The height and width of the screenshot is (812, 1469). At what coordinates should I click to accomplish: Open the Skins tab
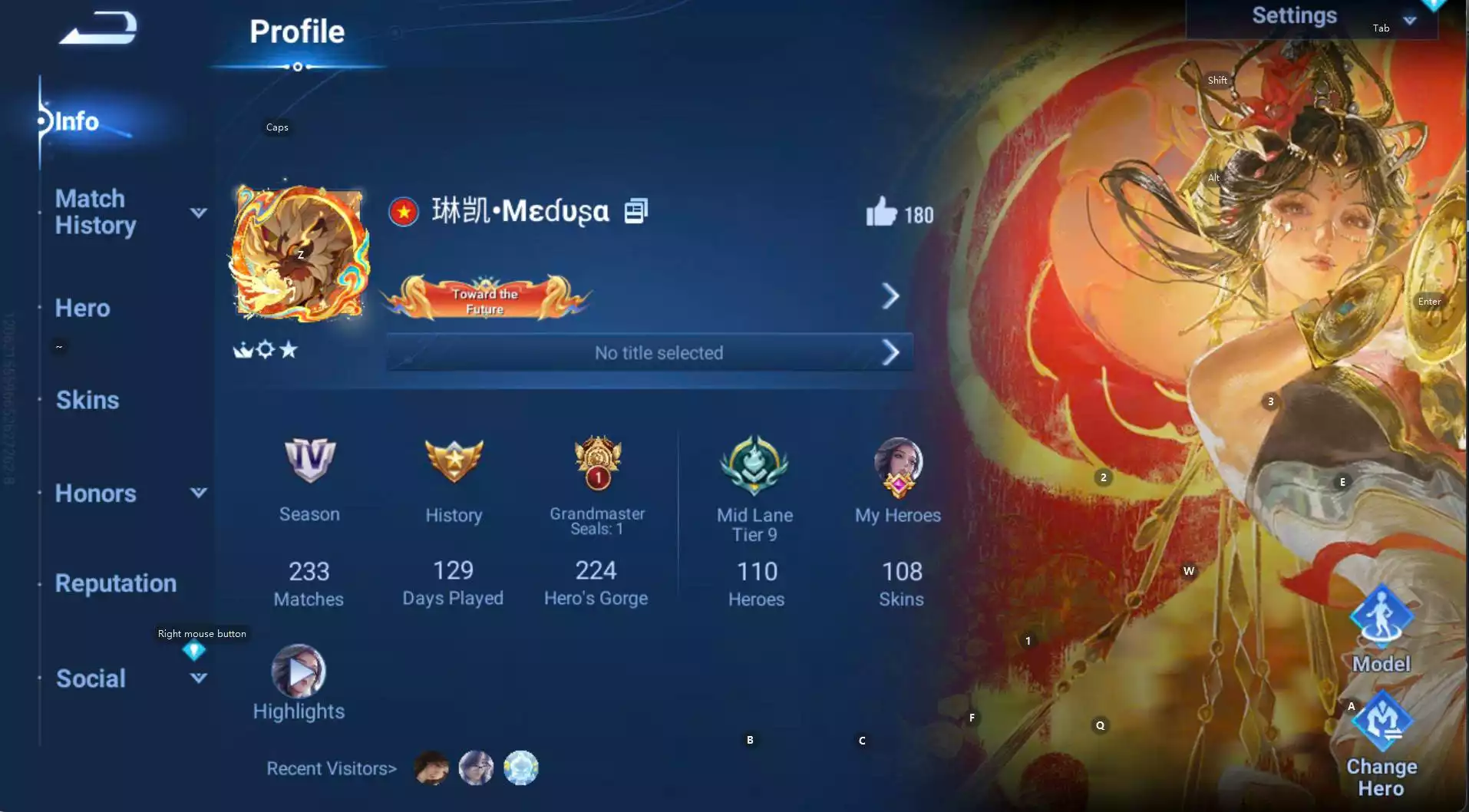(x=87, y=400)
